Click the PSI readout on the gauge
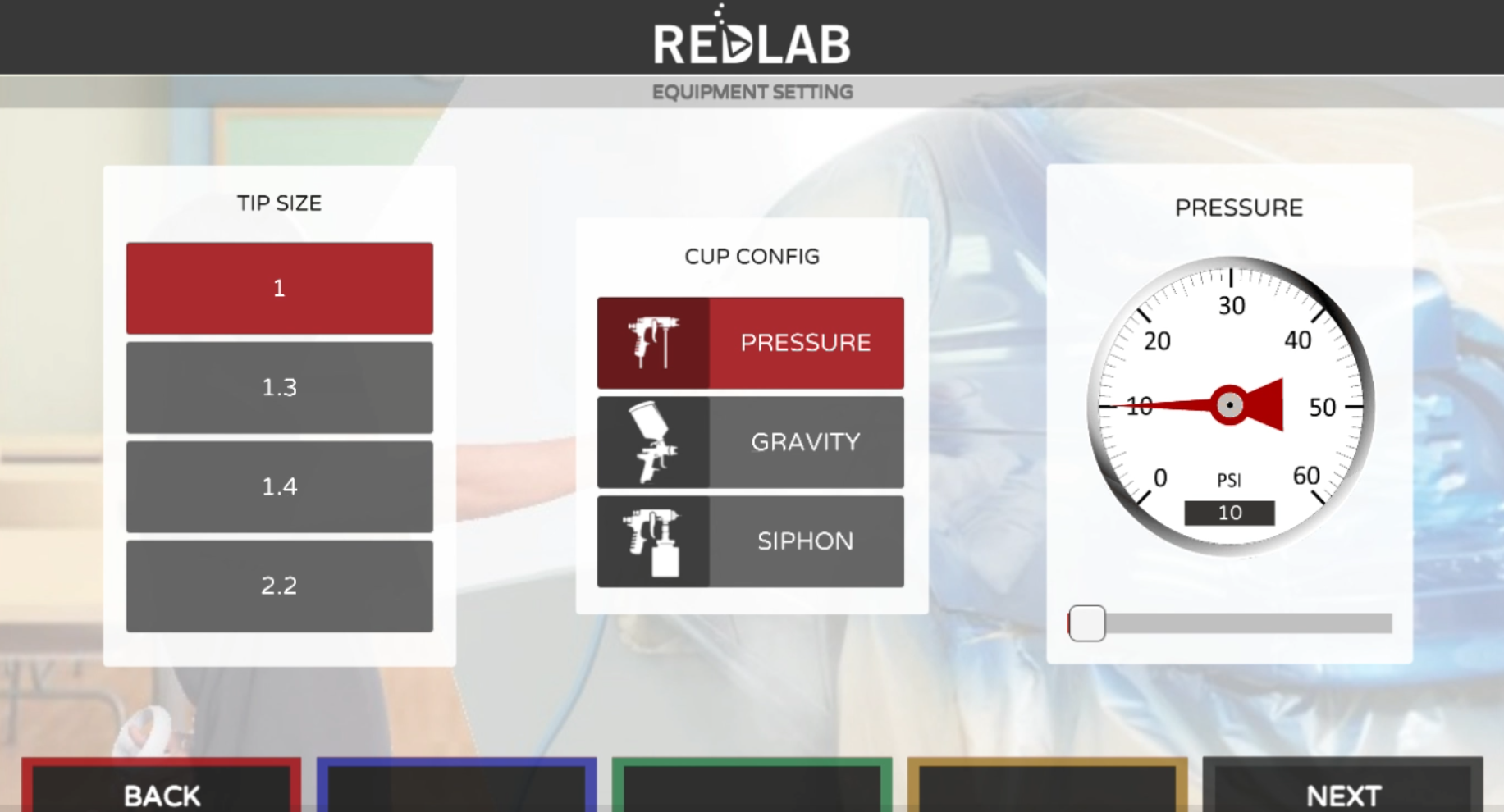1504x812 pixels. tap(1228, 512)
